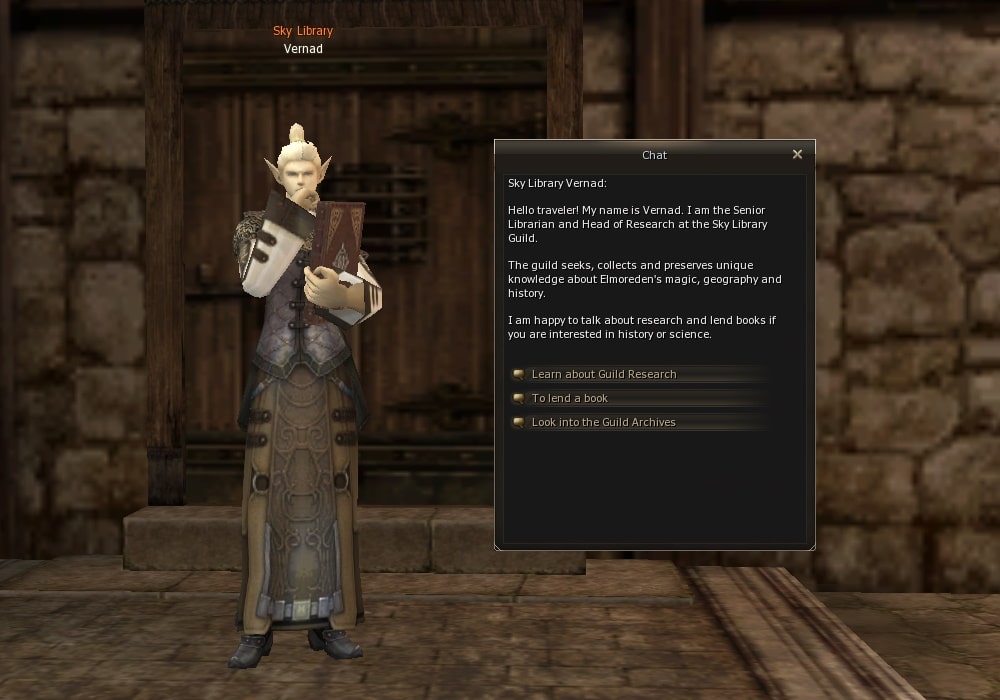The height and width of the screenshot is (700, 1000).
Task: Open "Look into the Guild Archives"
Action: coord(603,422)
